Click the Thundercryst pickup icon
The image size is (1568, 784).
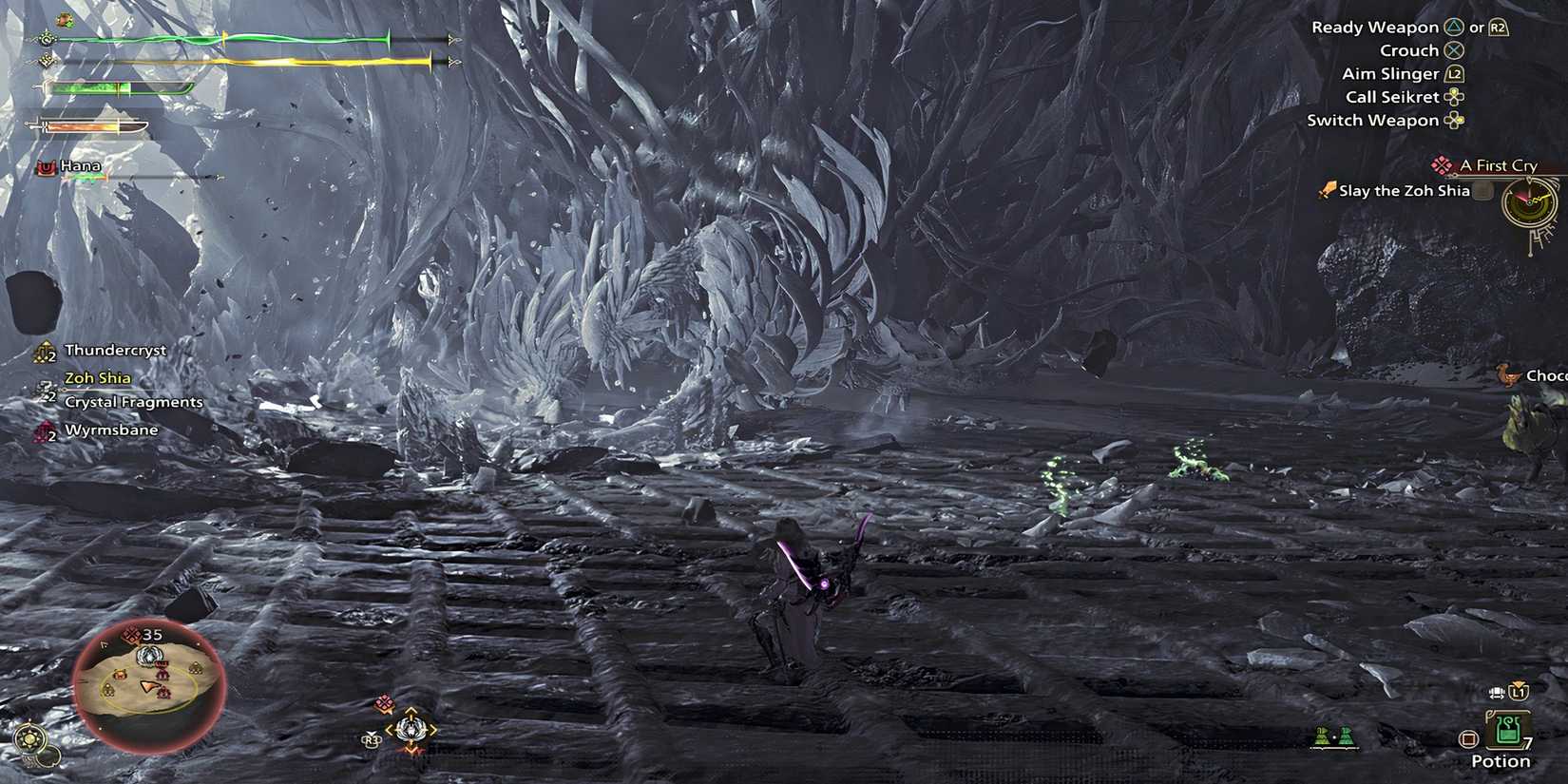[43, 352]
